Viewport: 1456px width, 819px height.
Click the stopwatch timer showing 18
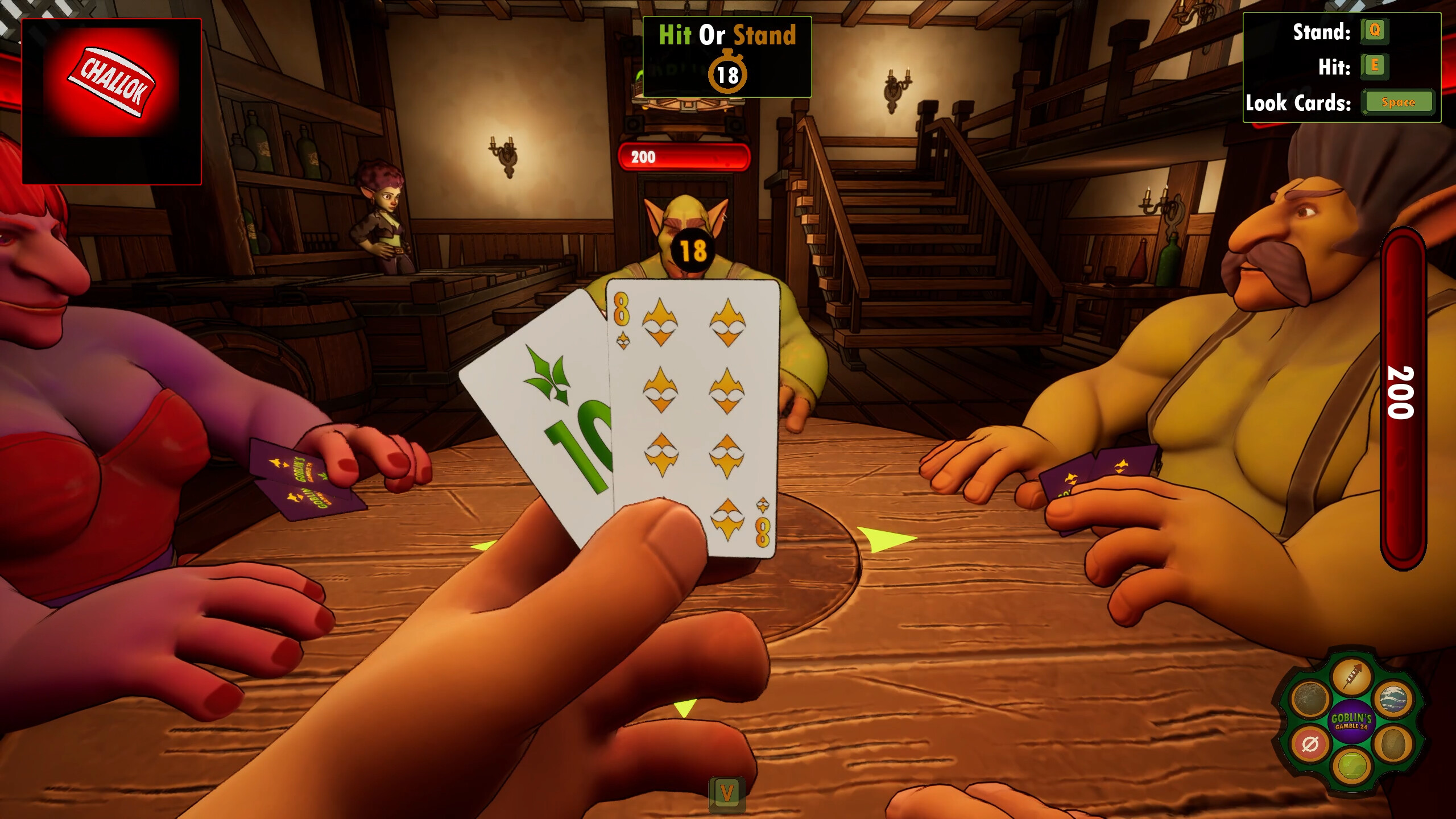click(727, 73)
